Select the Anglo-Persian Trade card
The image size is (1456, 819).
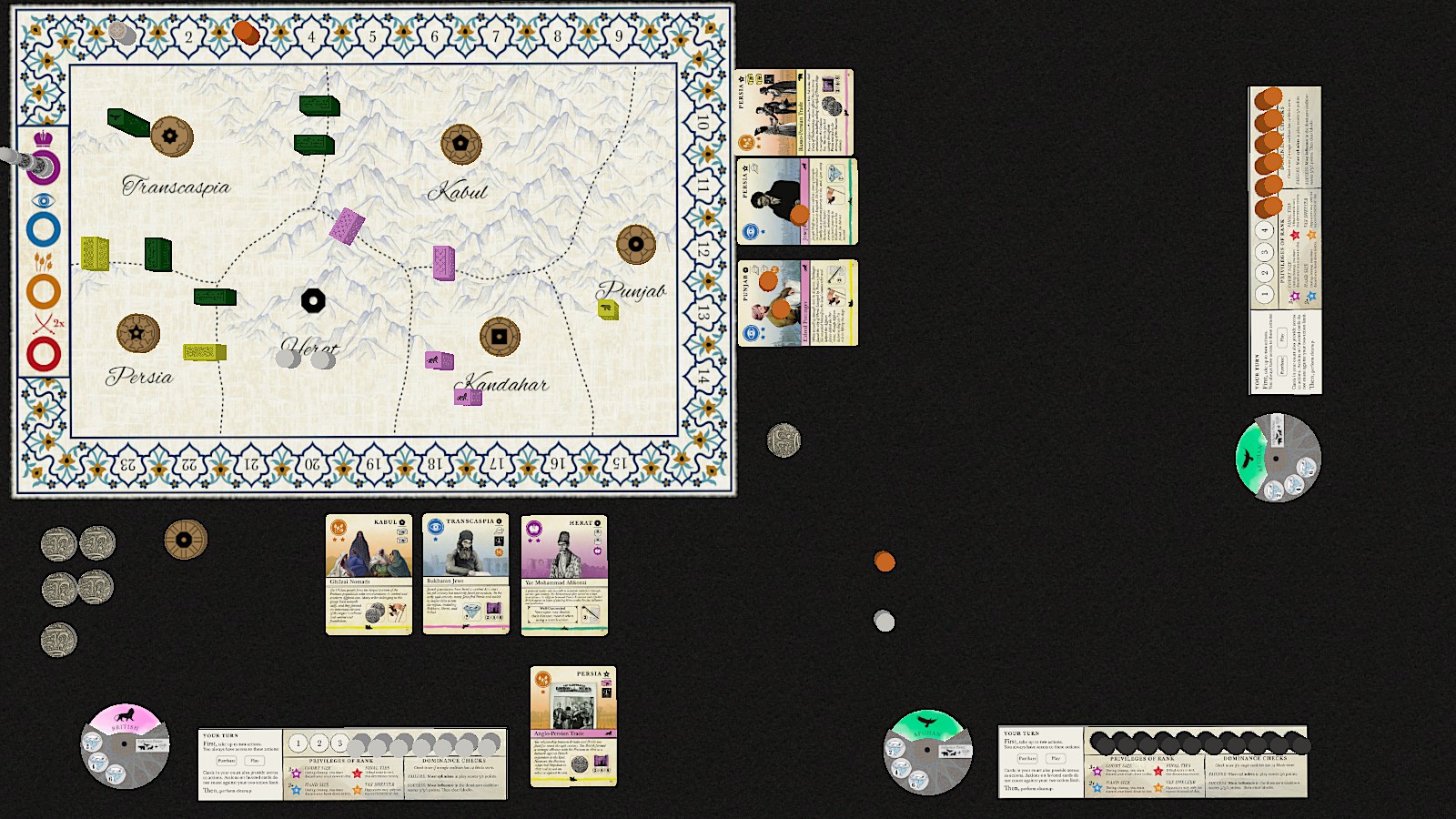click(x=573, y=725)
